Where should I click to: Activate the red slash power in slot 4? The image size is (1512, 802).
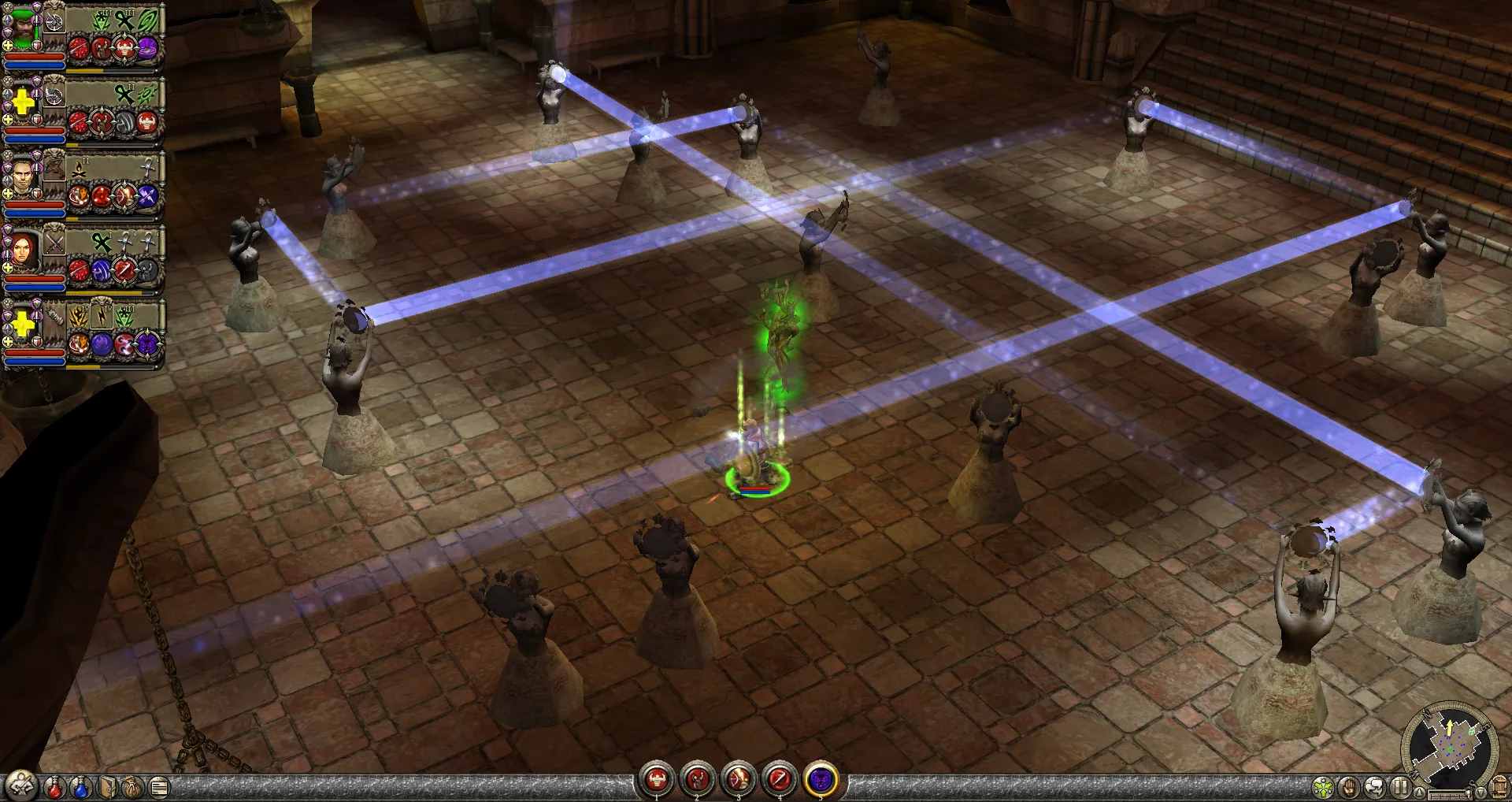(780, 781)
